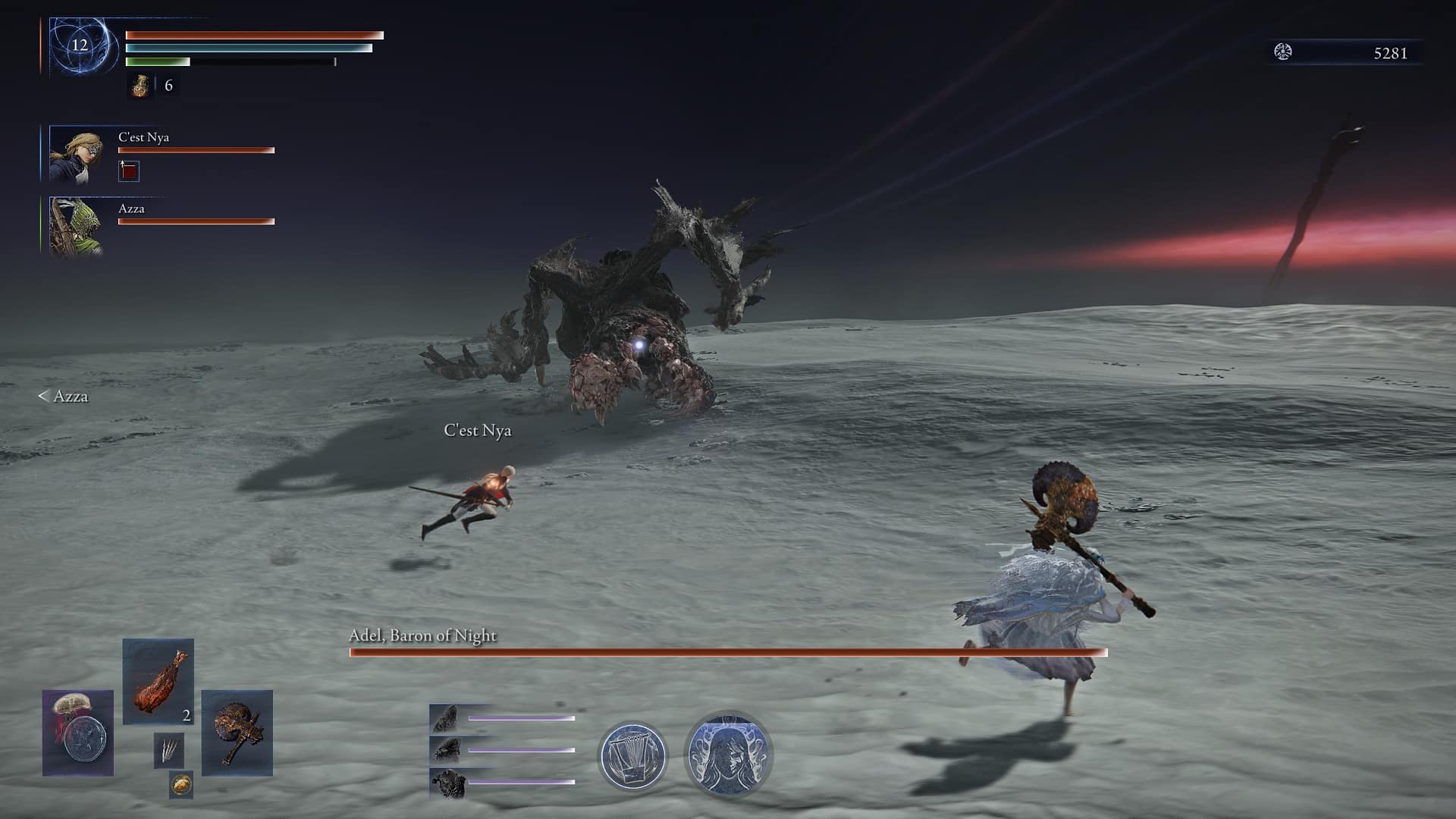
Task: Activate the woman's portrait ultimate art
Action: pyautogui.click(x=728, y=755)
